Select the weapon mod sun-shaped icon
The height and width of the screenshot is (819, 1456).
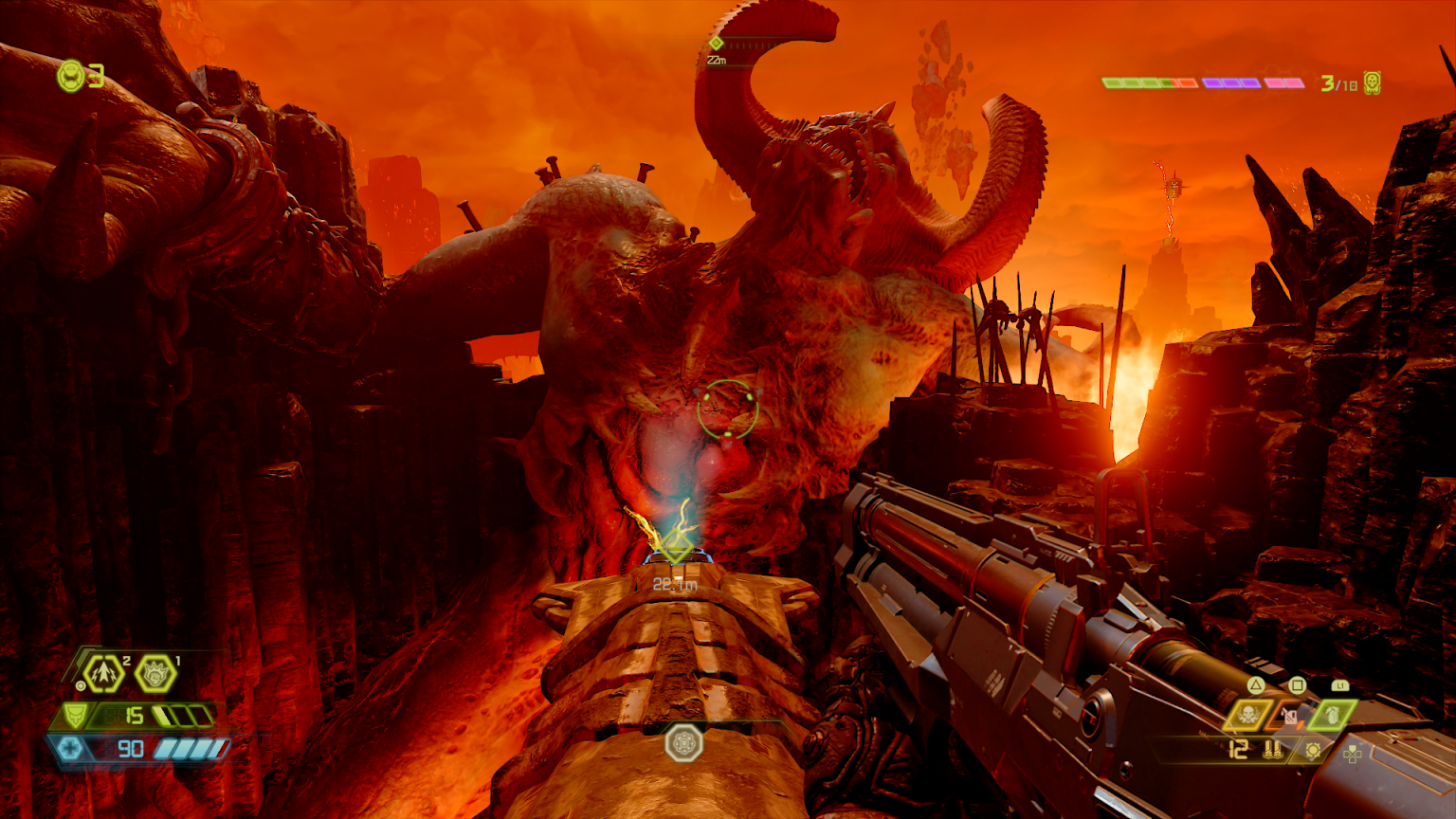[x=1313, y=751]
